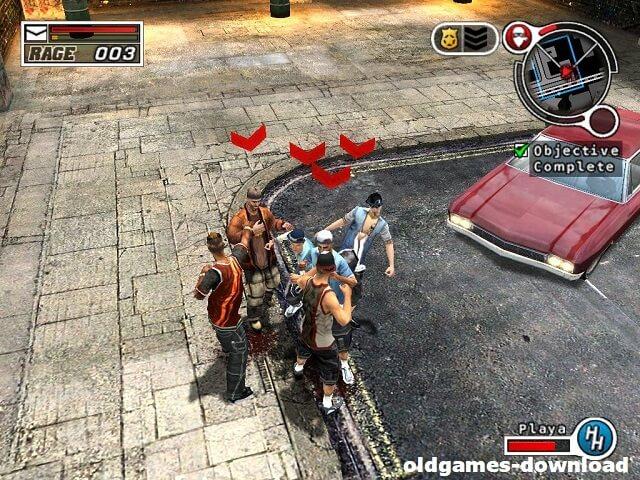
Task: Click the black chevron rank icon
Action: 479,39
